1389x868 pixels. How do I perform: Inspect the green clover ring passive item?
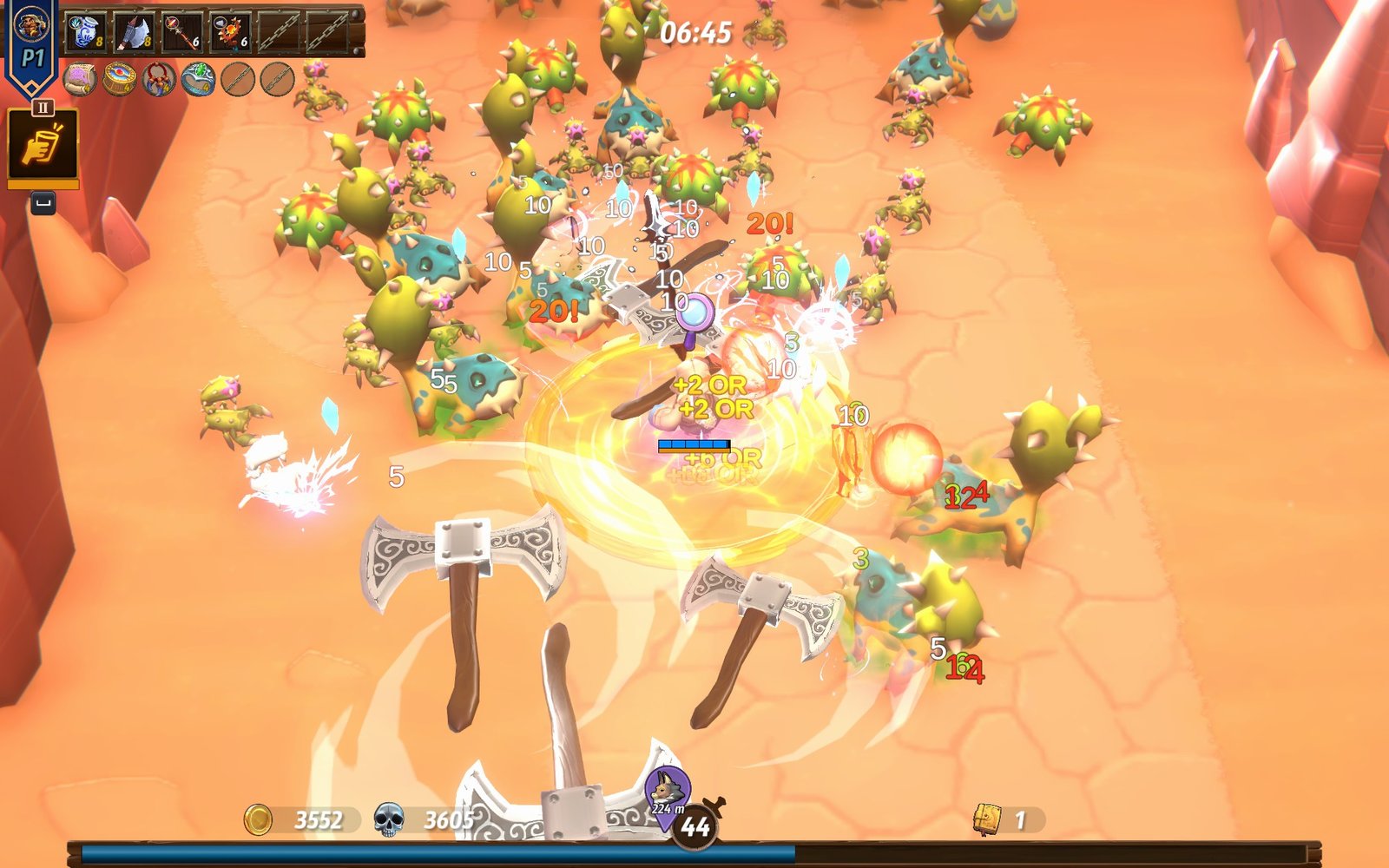click(x=199, y=80)
